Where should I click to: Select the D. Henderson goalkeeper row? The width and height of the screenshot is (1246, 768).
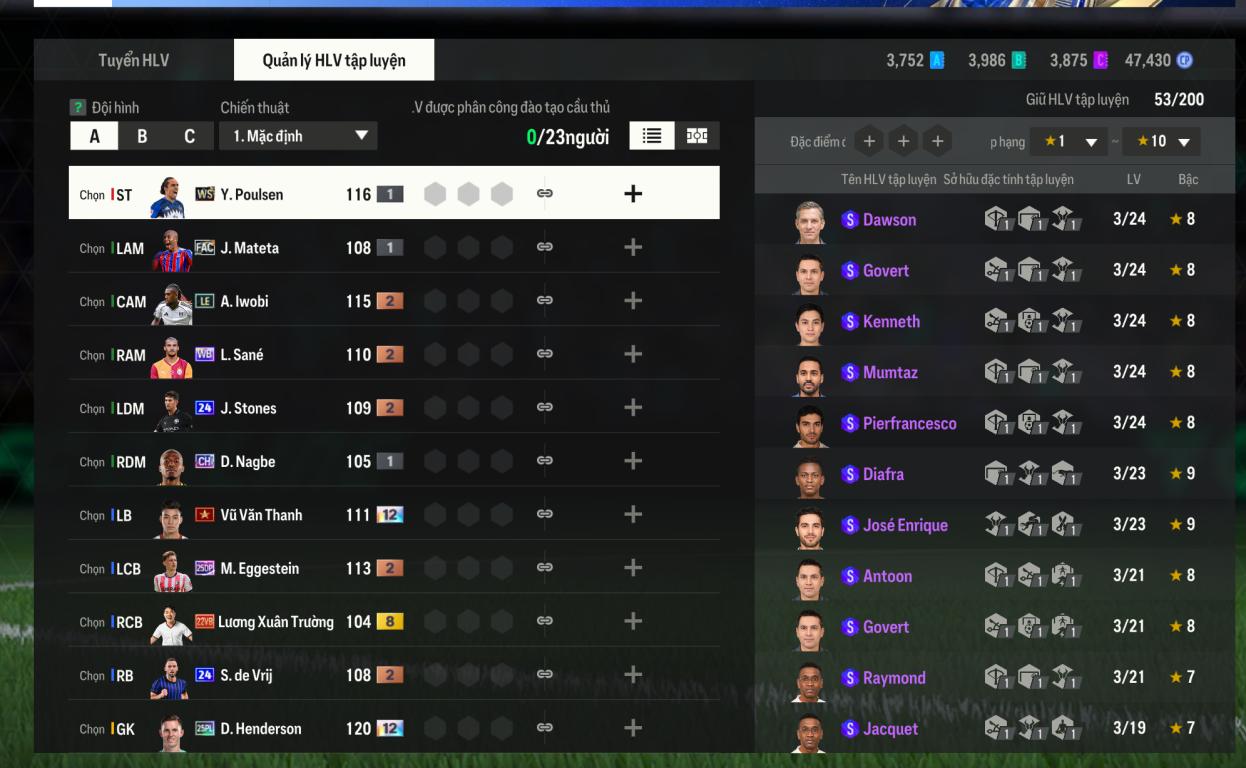250,729
